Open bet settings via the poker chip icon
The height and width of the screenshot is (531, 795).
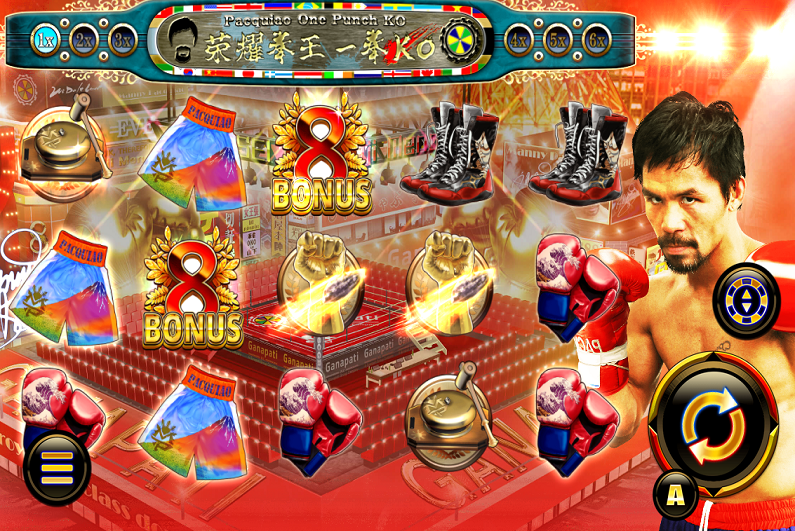click(x=745, y=299)
